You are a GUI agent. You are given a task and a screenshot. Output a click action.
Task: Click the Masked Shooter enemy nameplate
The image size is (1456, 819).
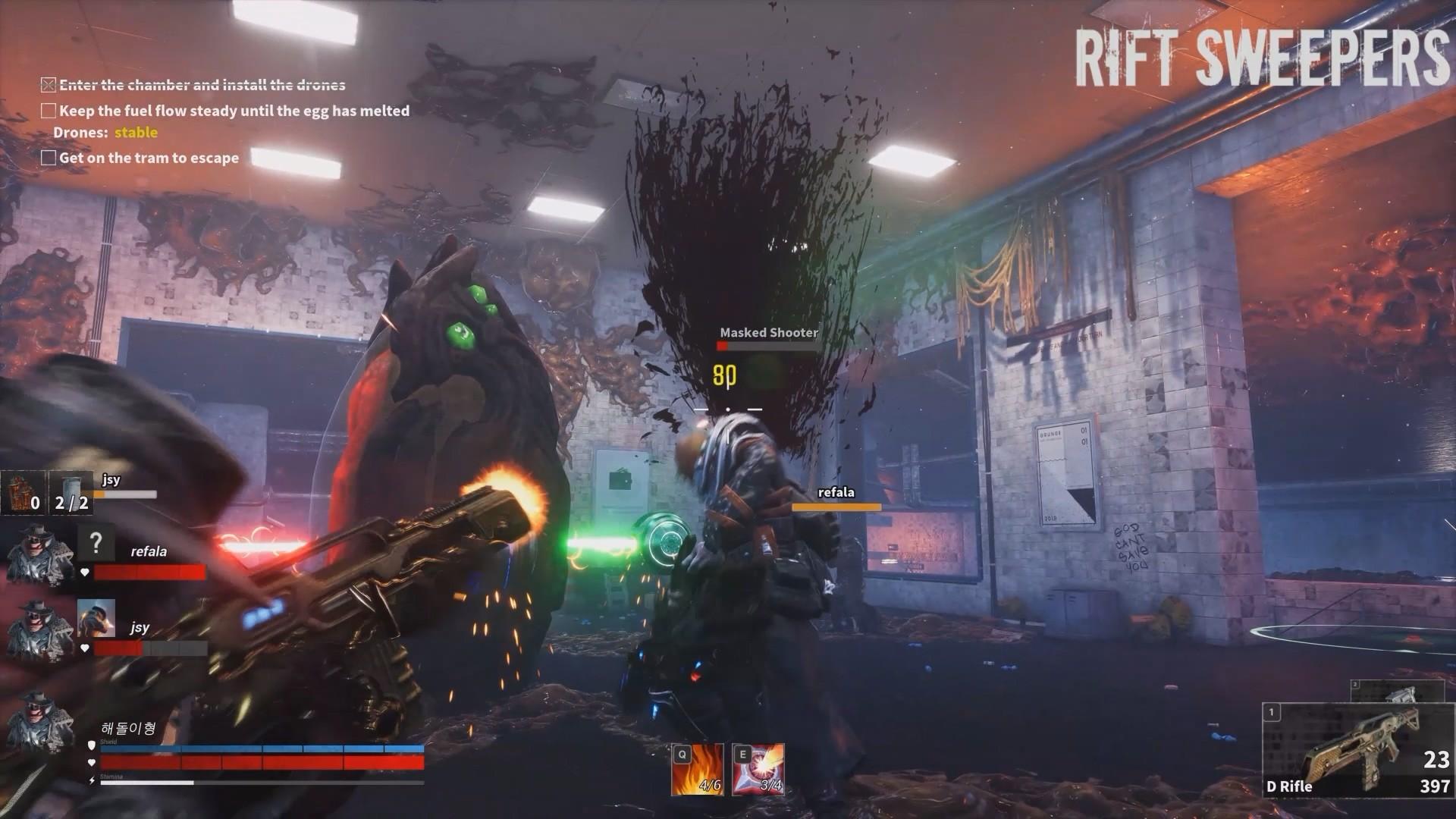(x=769, y=331)
